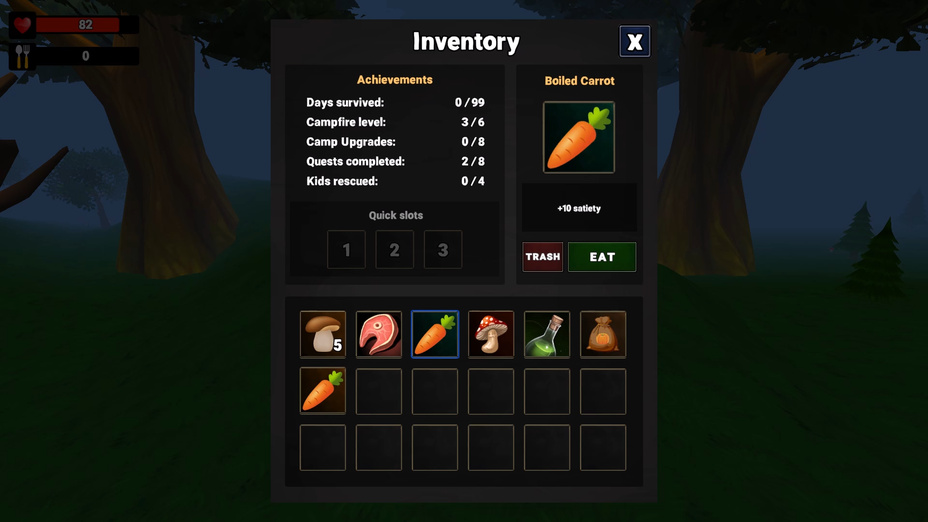Choose the red spotted mushroom slot
Image resolution: width=928 pixels, height=522 pixels.
(x=491, y=334)
